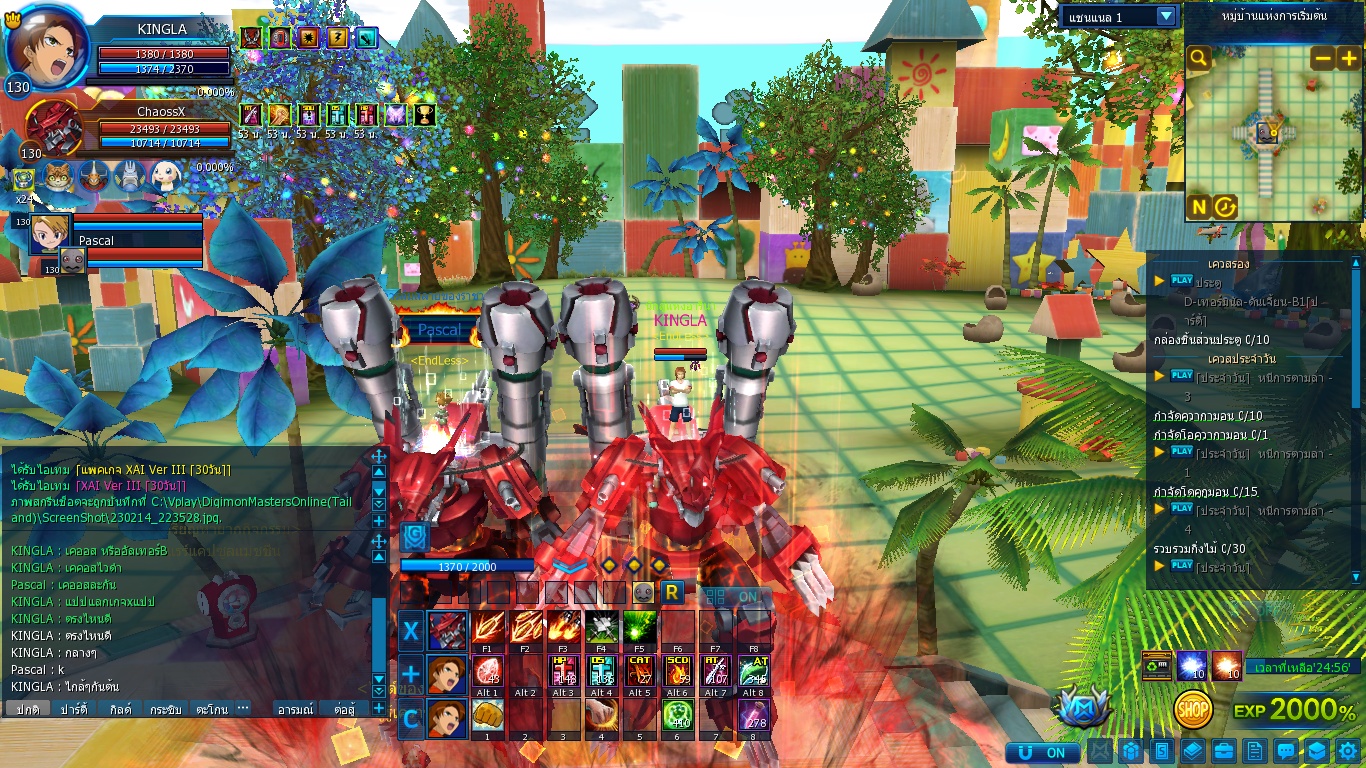Switch to the กิลด์ (guild) chat tab
The width and height of the screenshot is (1366, 768).
pyautogui.click(x=121, y=709)
